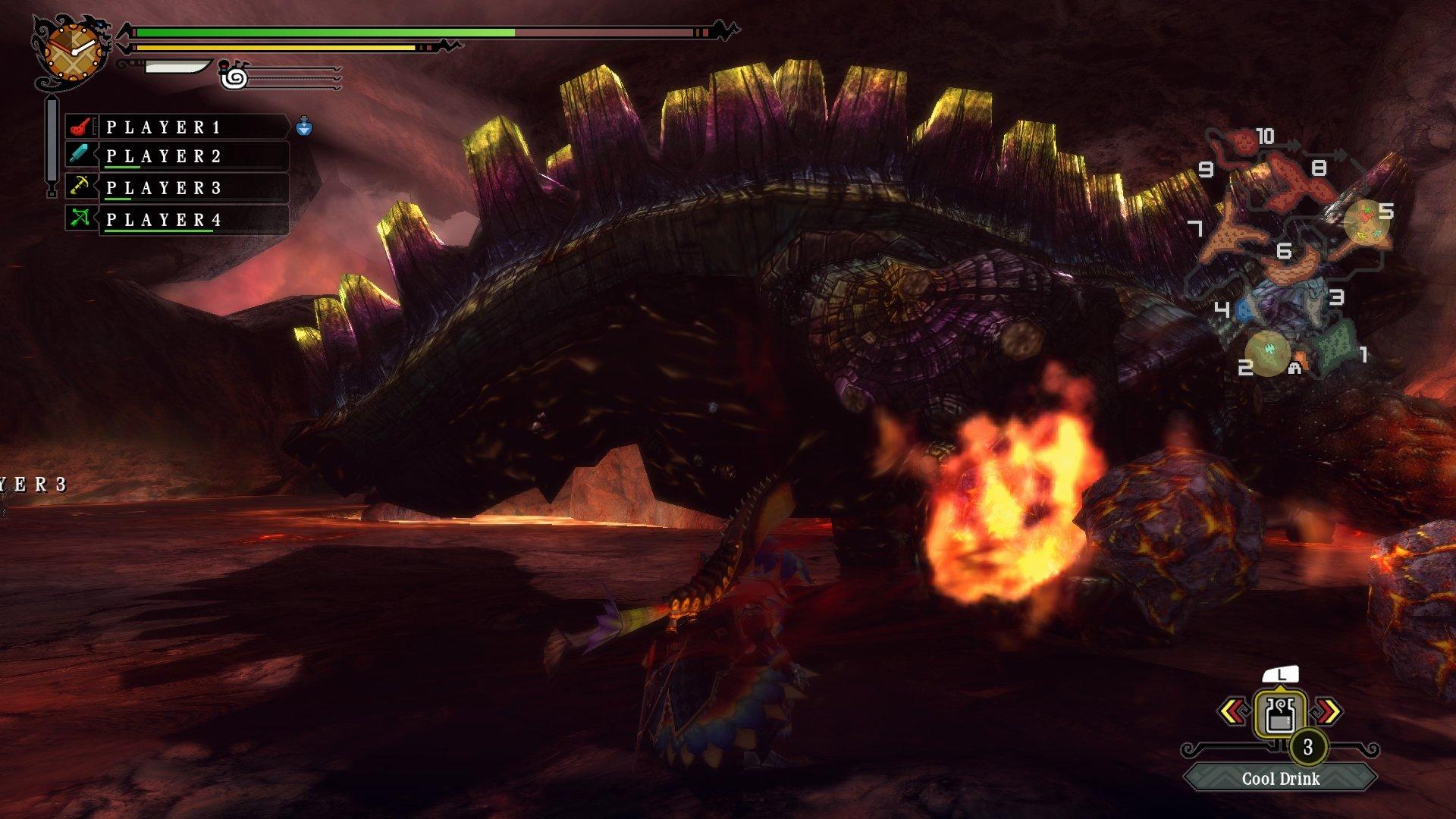
Task: Select area 5 on the minimap
Action: click(1367, 221)
